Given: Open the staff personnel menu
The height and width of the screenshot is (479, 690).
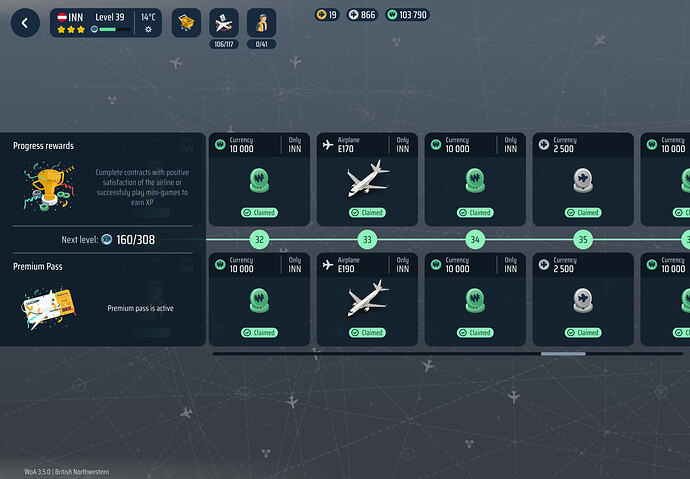Looking at the screenshot, I should tap(262, 23).
